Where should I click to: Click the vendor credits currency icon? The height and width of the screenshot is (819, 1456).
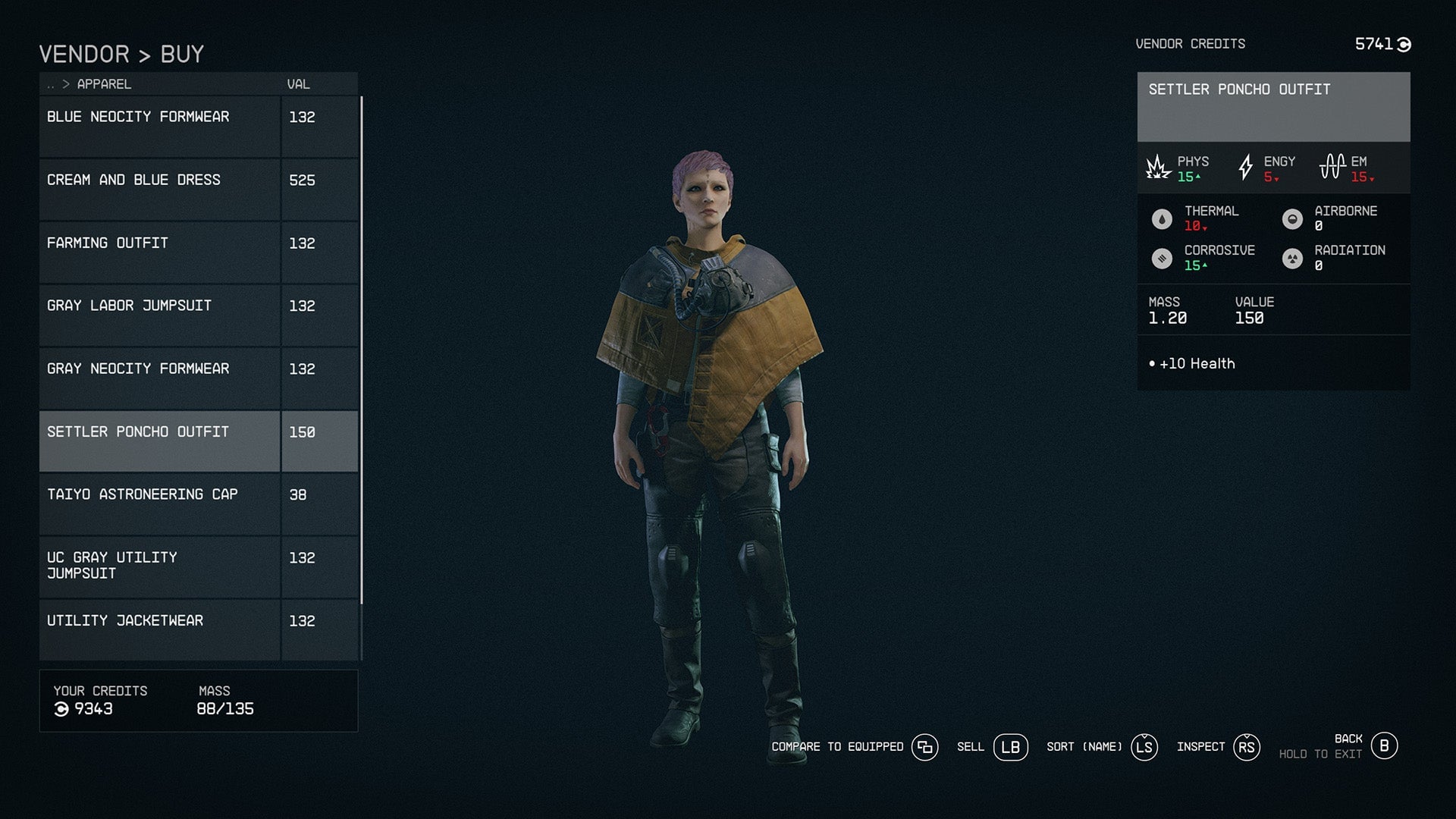pos(1404,44)
